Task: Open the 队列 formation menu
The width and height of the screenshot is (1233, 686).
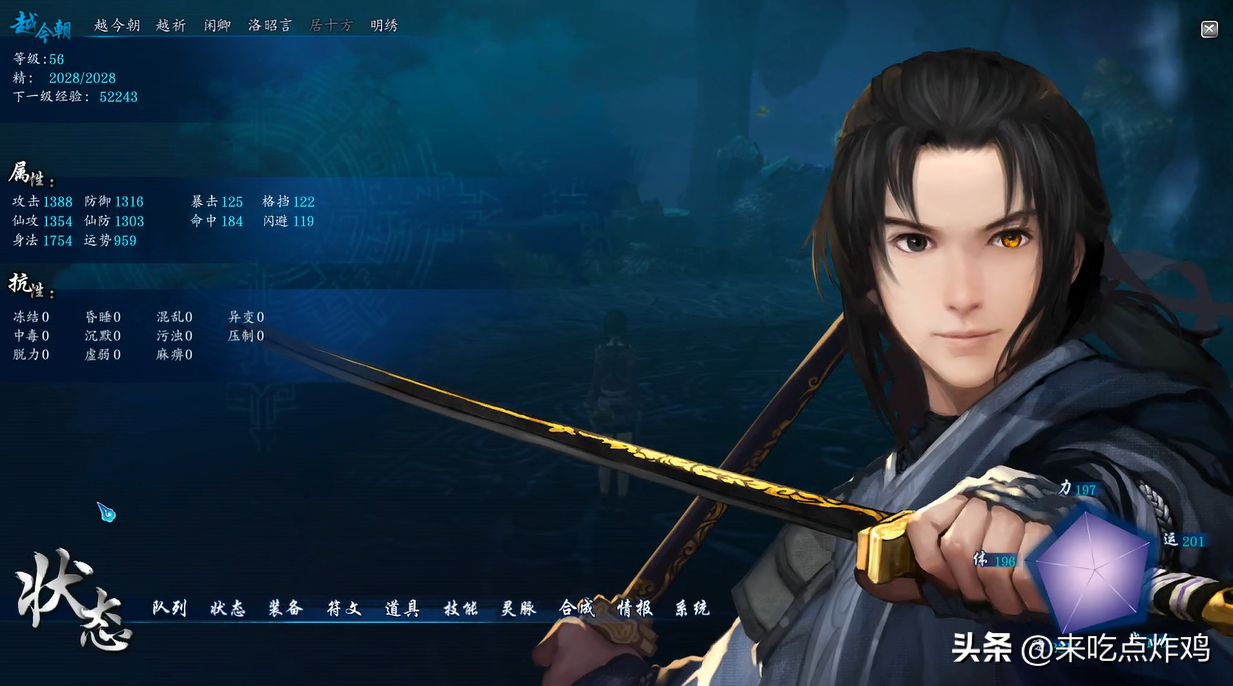Action: [x=170, y=608]
